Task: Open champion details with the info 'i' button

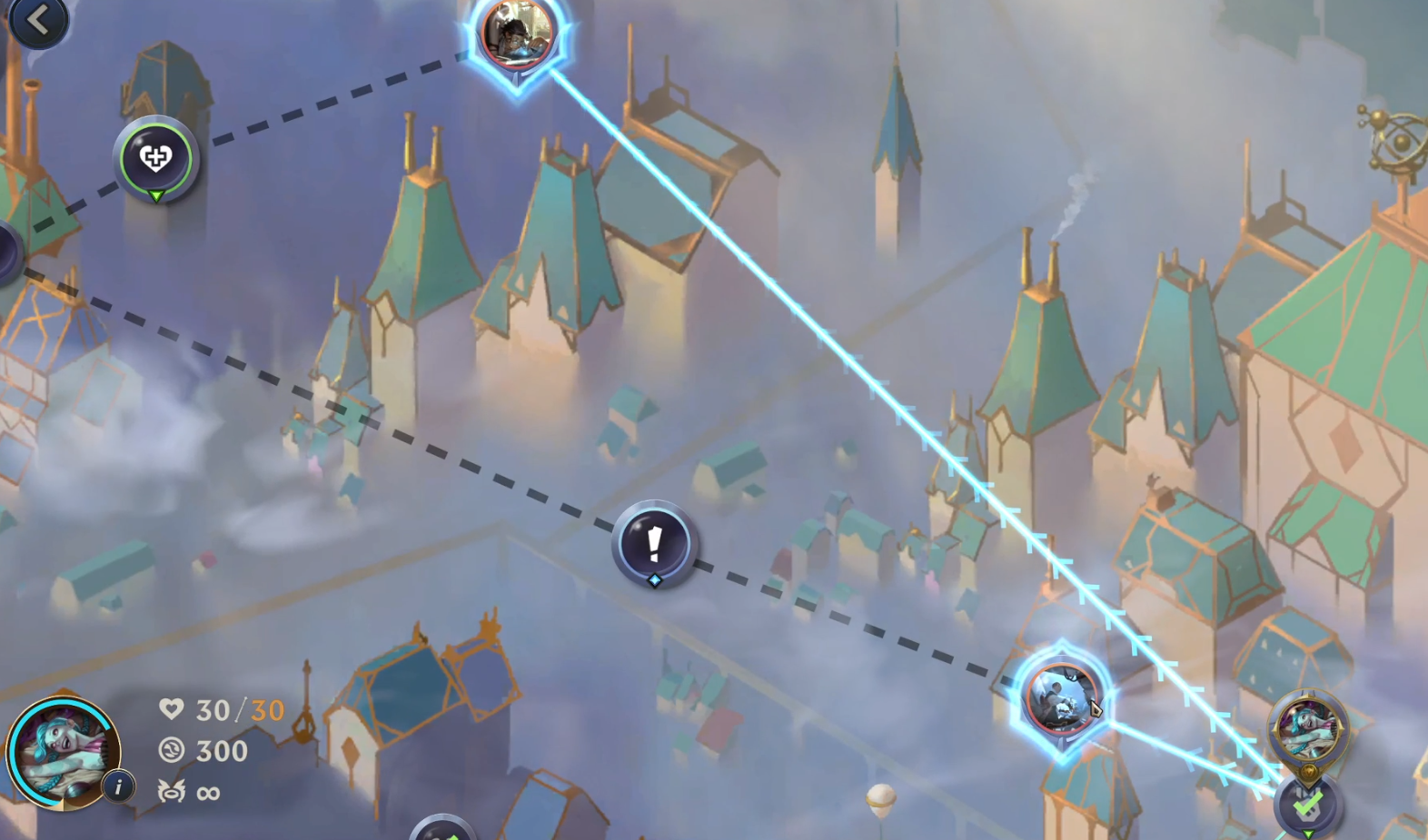Action: click(x=118, y=788)
